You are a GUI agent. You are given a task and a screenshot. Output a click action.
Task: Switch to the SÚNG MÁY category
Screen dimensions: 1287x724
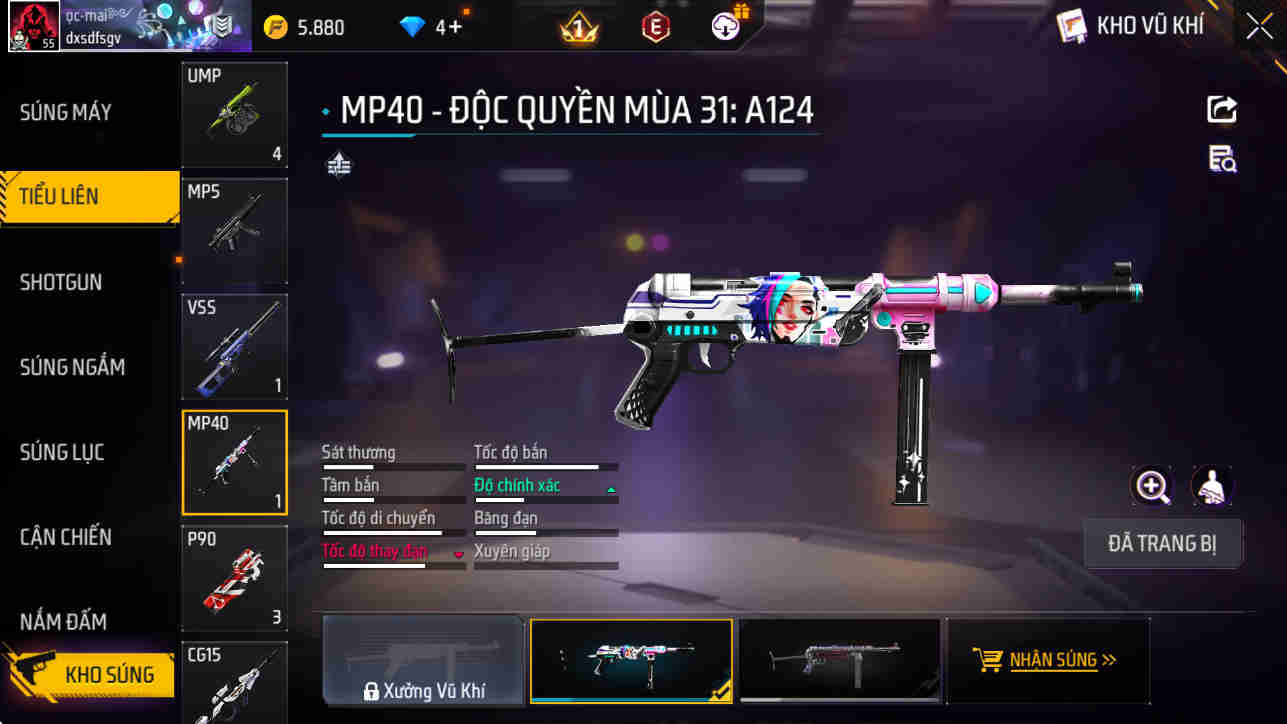point(66,112)
